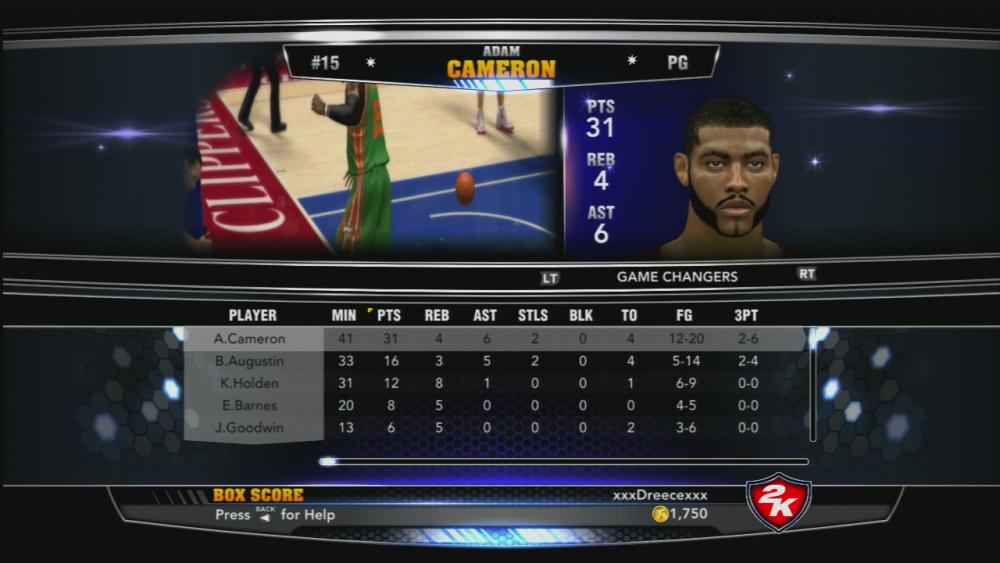Image resolution: width=1000 pixels, height=563 pixels.
Task: Click the PLAYER column header
Action: tap(252, 315)
